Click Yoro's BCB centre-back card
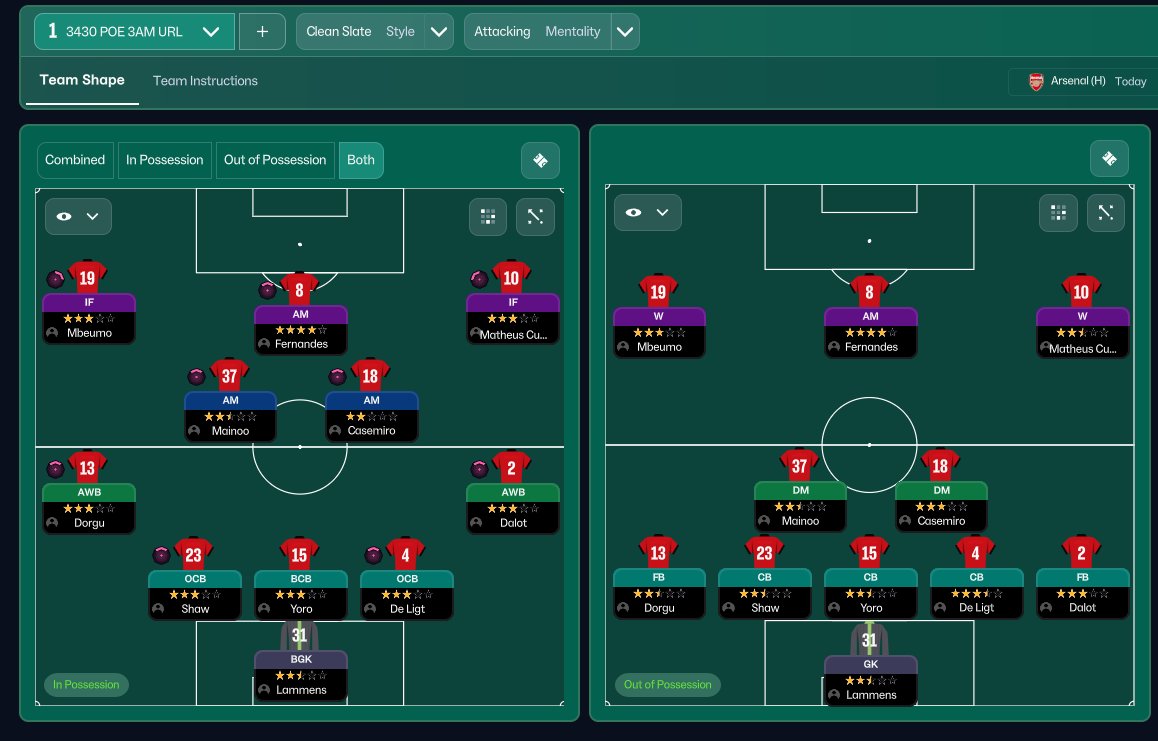 [300, 593]
